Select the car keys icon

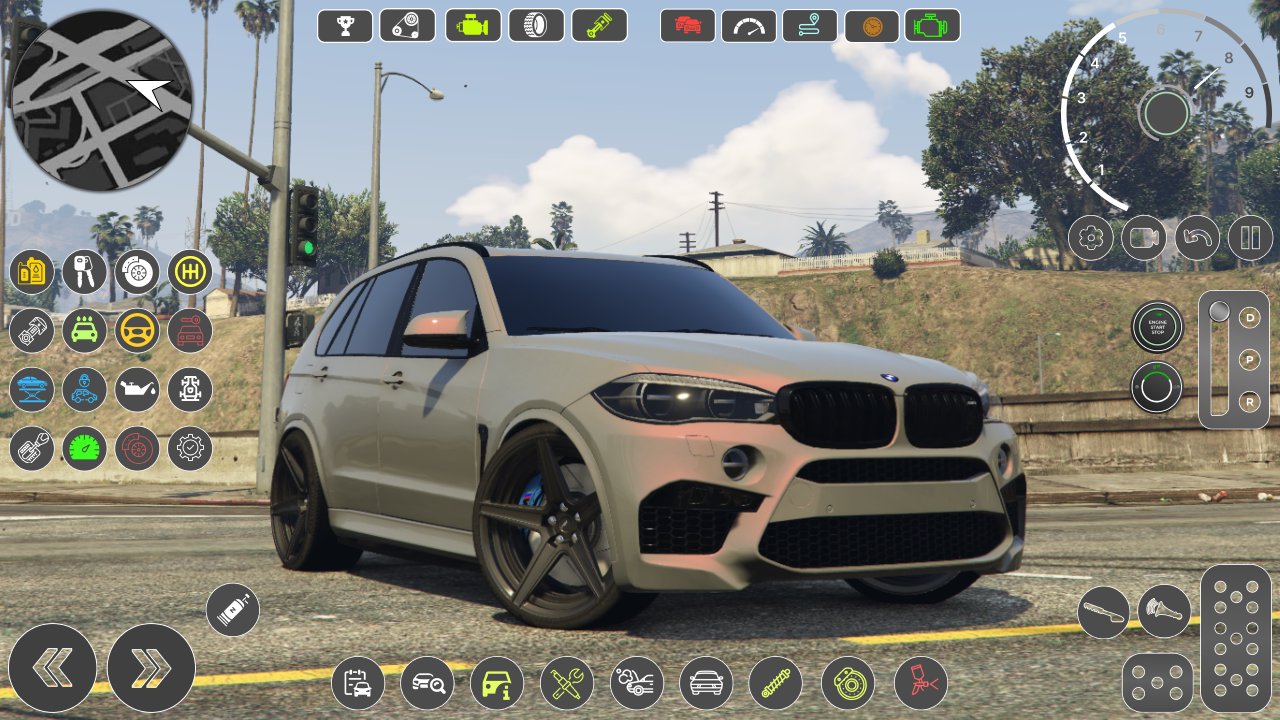tap(84, 272)
